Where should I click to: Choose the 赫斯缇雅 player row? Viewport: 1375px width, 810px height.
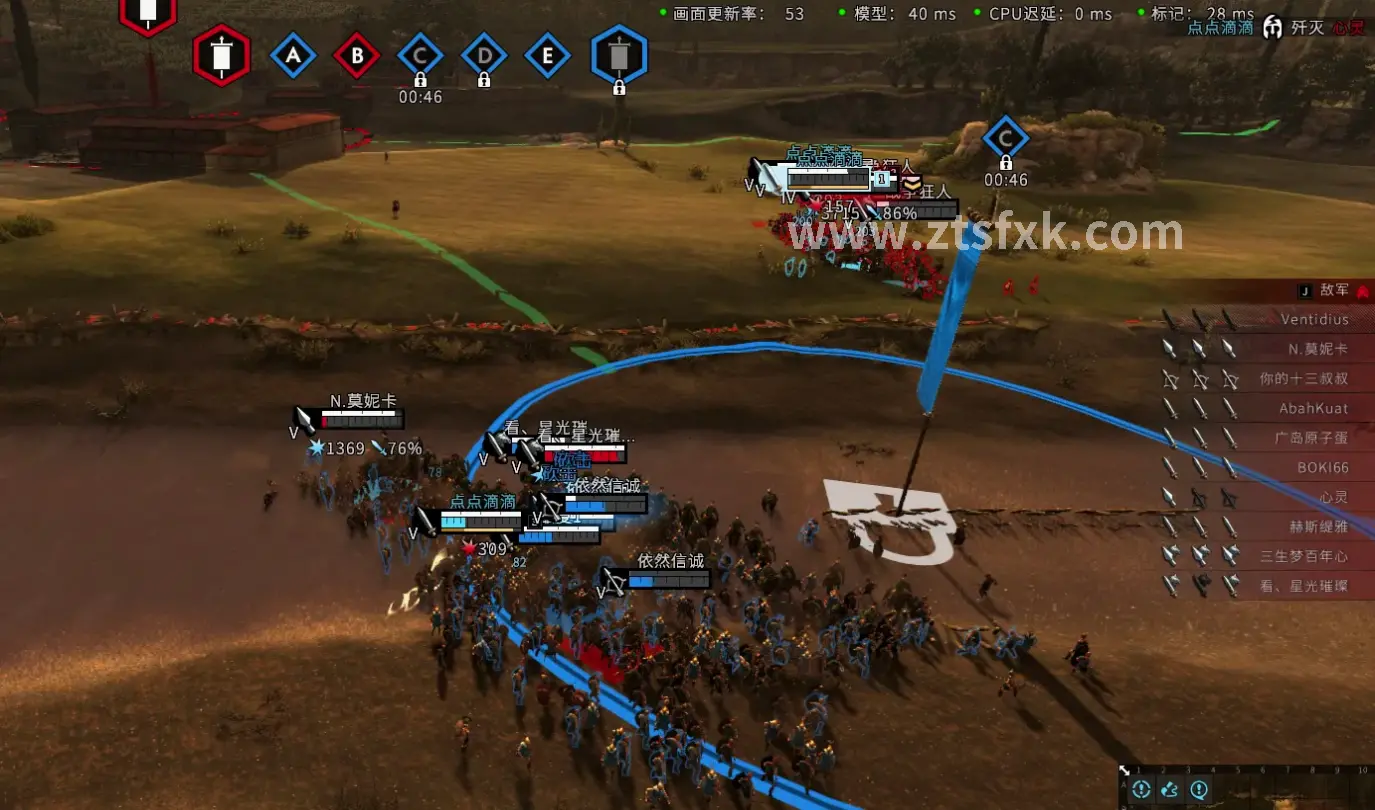coord(1317,526)
